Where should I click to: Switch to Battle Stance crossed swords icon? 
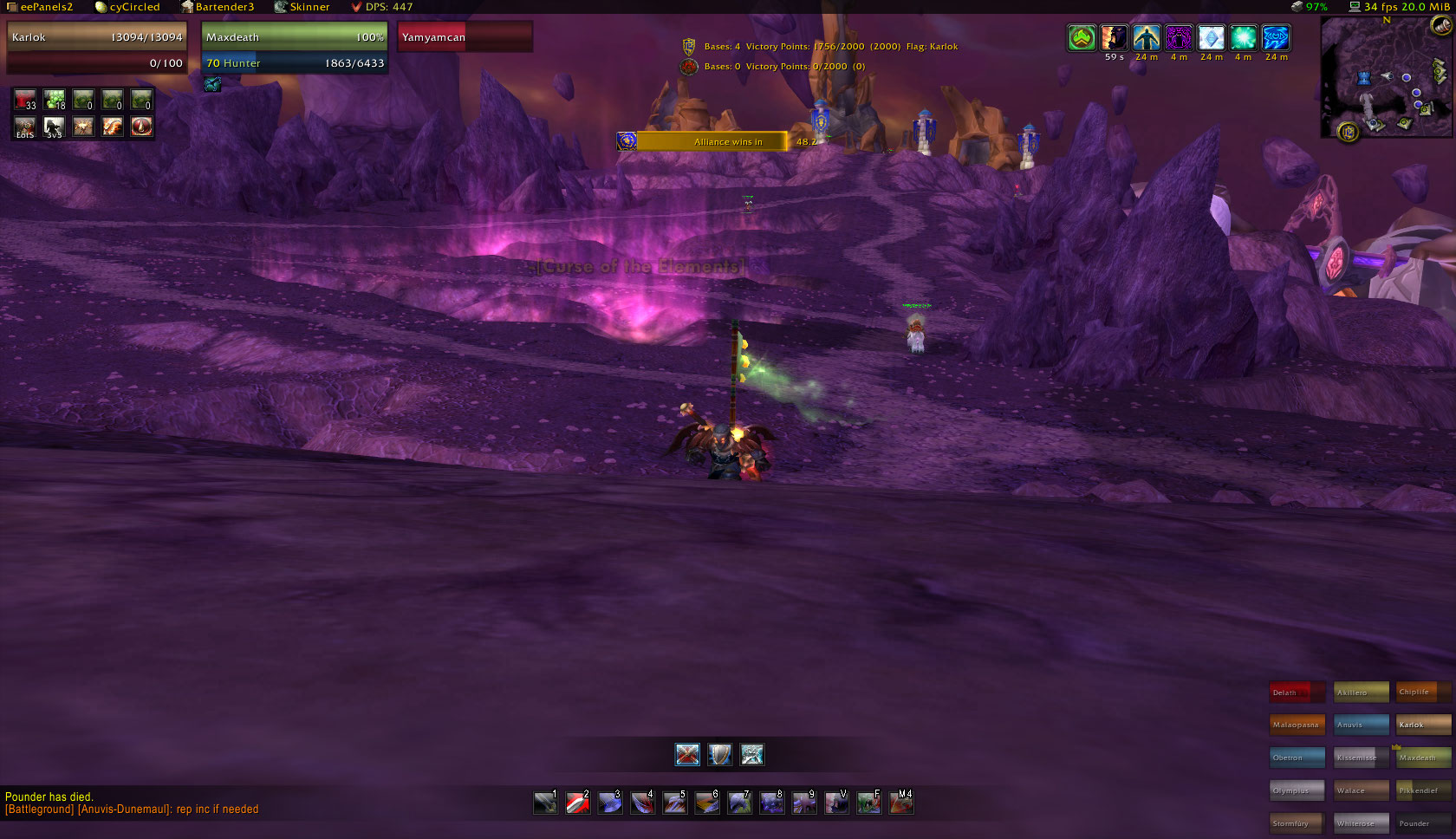coord(687,754)
